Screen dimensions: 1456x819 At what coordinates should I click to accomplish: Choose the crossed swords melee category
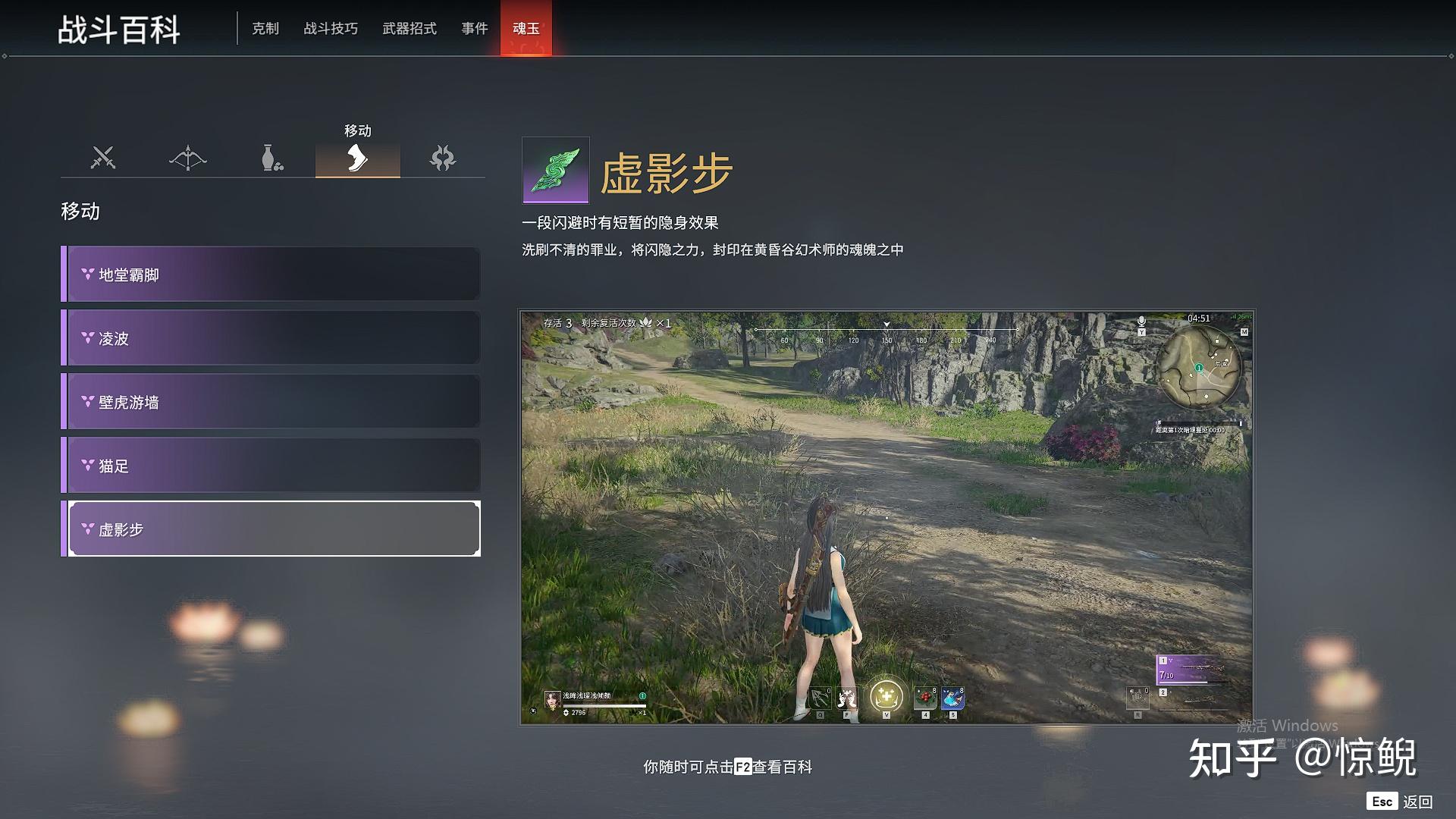point(103,158)
